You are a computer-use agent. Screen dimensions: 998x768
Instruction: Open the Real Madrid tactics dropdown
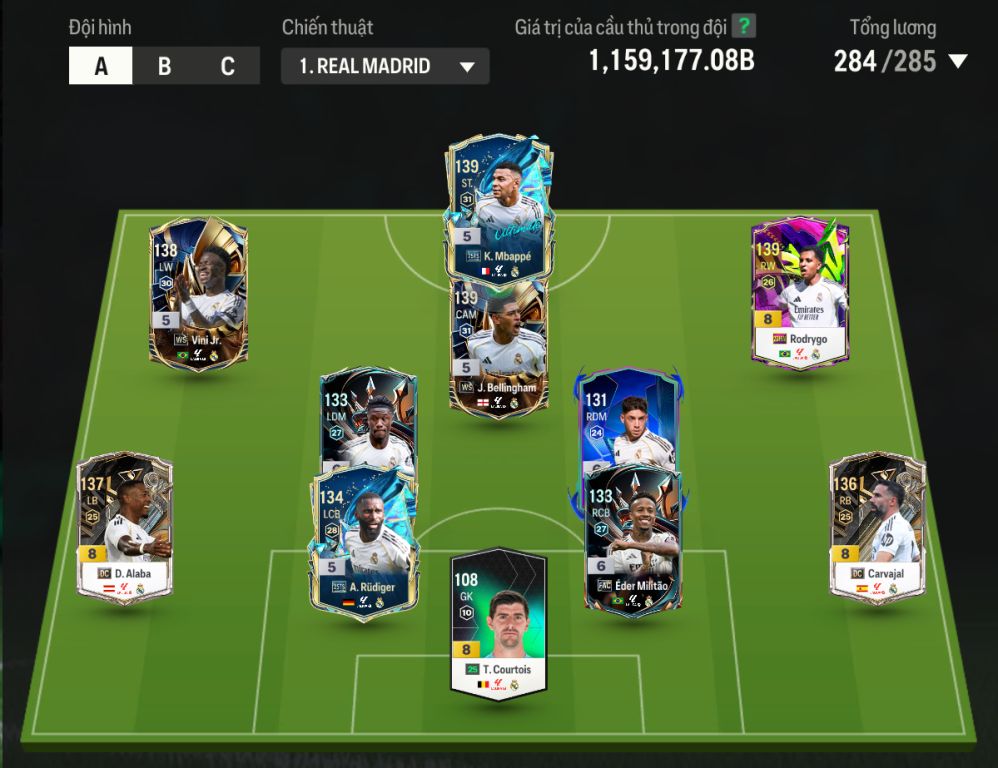tap(385, 67)
